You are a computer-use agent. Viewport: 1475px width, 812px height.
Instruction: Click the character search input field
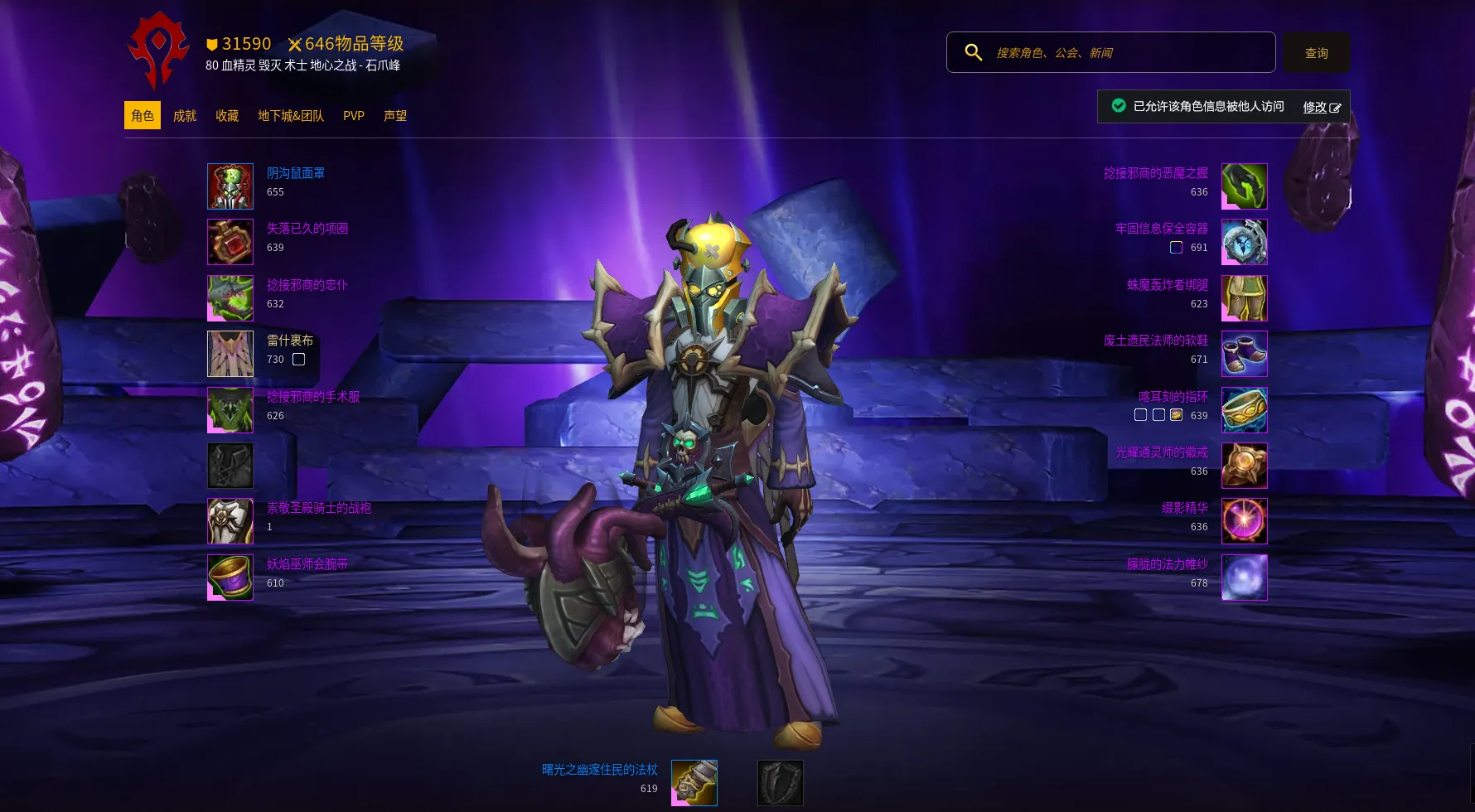pyautogui.click(x=1127, y=53)
